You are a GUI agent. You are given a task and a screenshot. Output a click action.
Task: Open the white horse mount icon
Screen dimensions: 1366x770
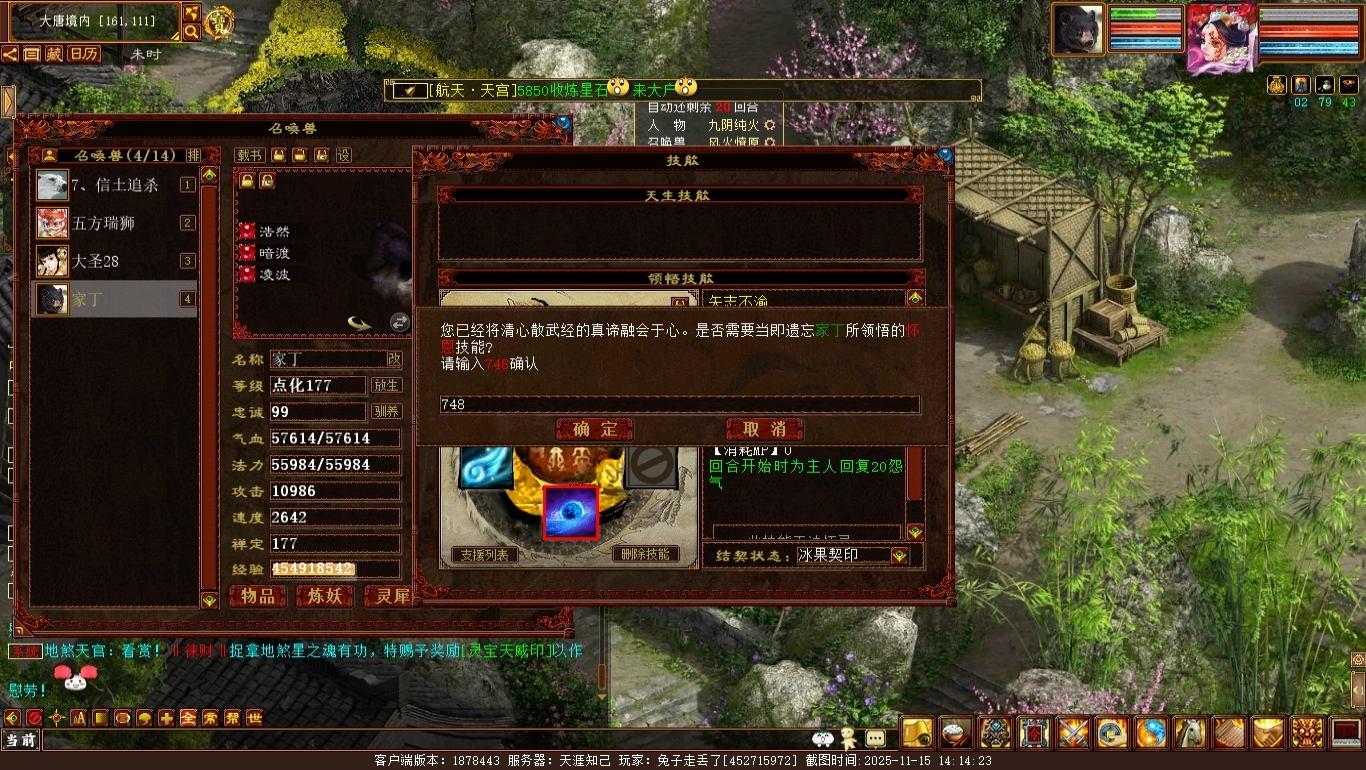pos(1190,733)
